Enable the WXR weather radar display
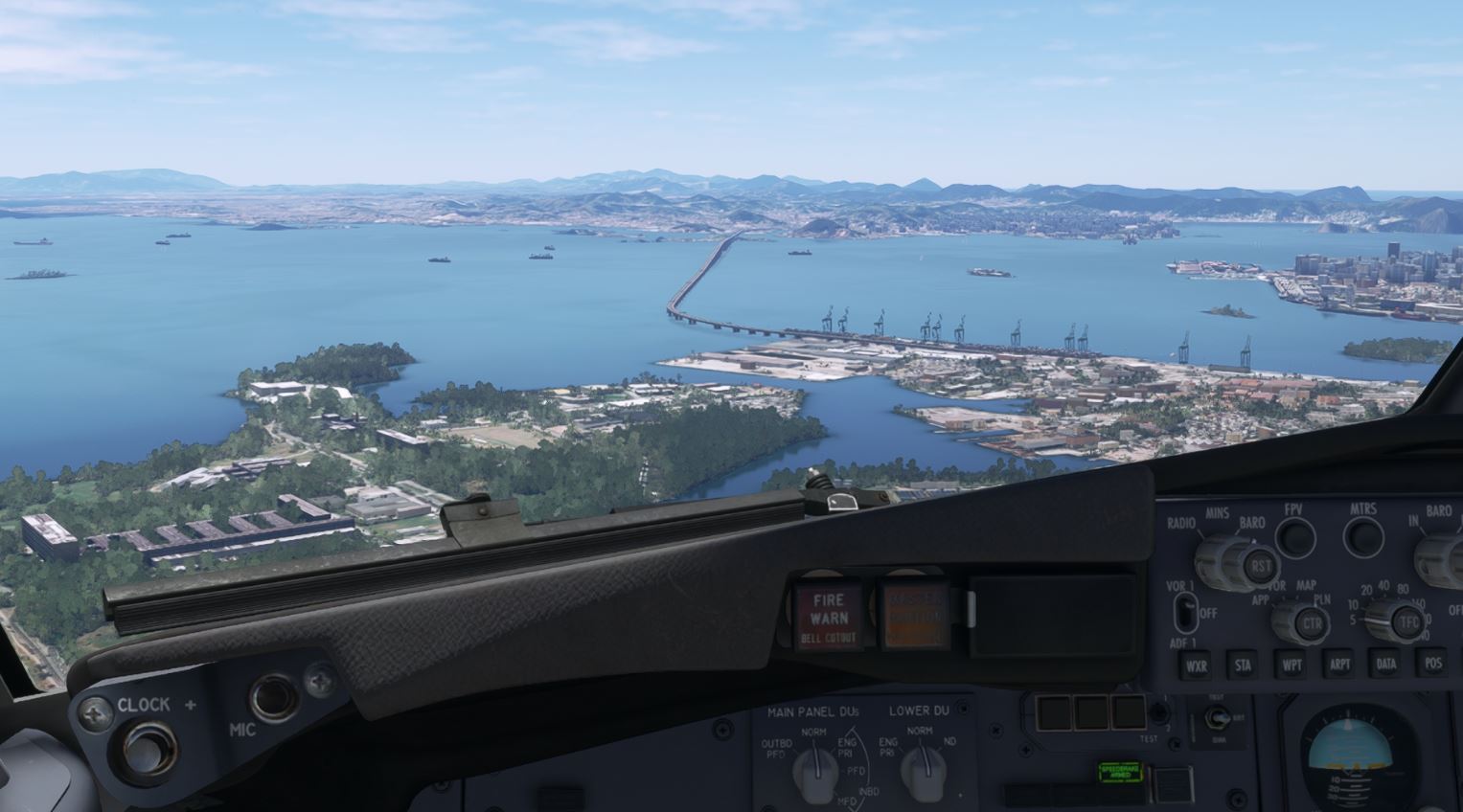Screen dimensions: 1463x812 pyautogui.click(x=1195, y=665)
